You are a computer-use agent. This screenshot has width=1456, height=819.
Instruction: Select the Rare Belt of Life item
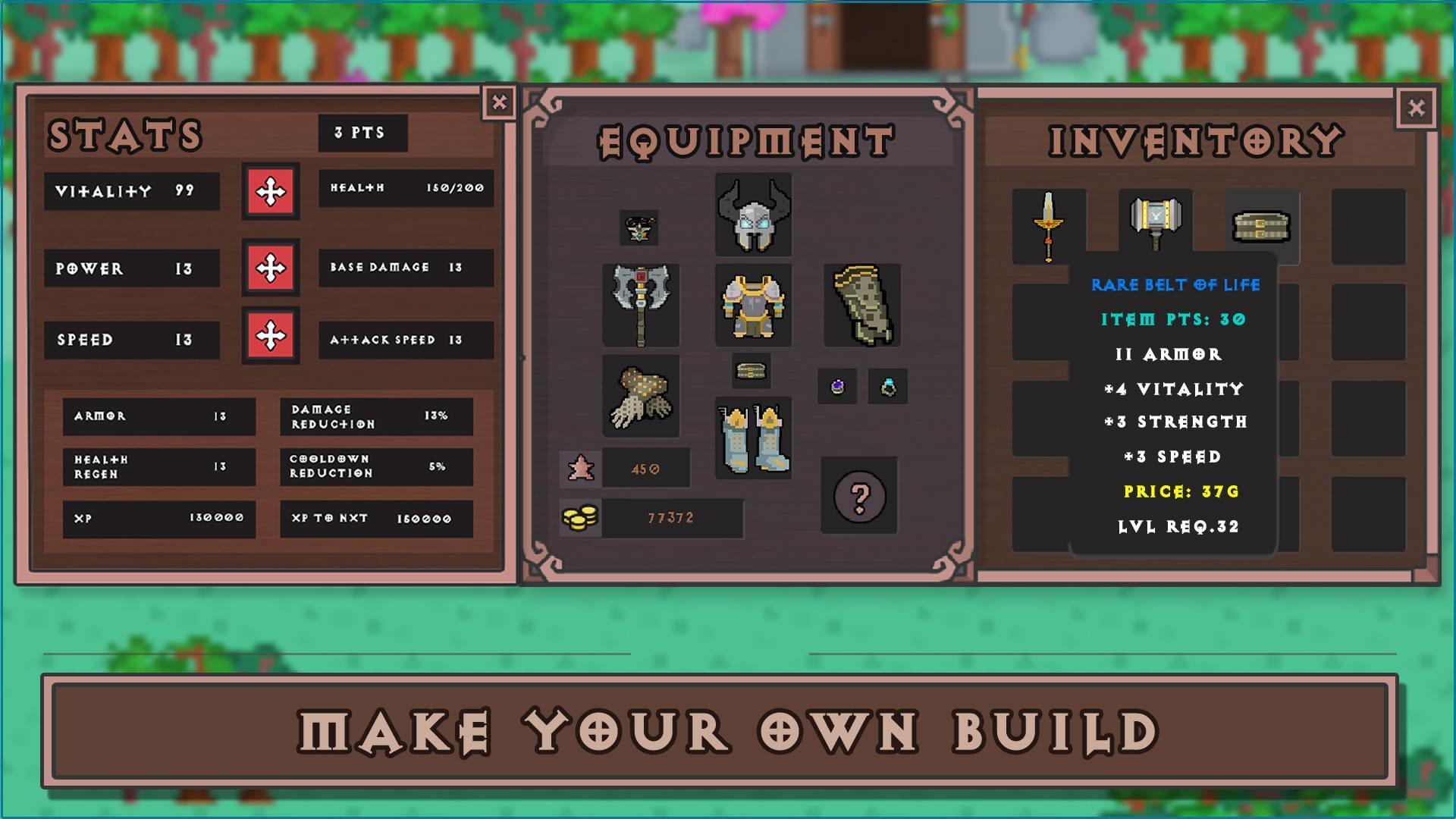[1262, 226]
